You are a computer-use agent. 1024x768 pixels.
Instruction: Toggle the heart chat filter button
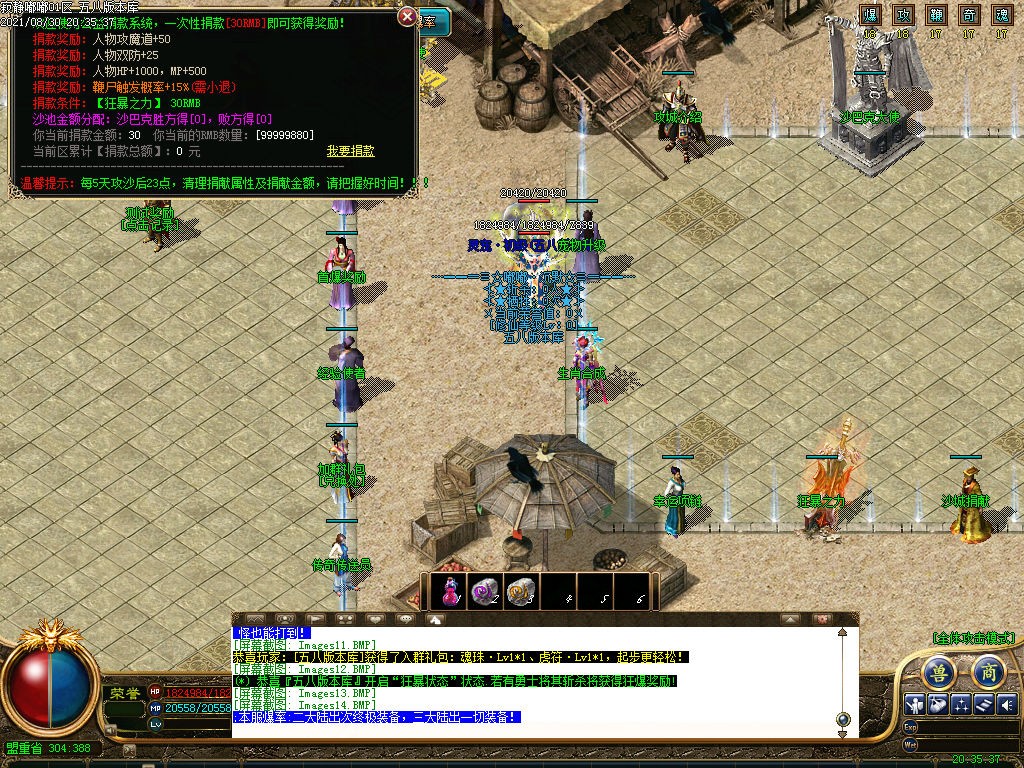tap(375, 619)
